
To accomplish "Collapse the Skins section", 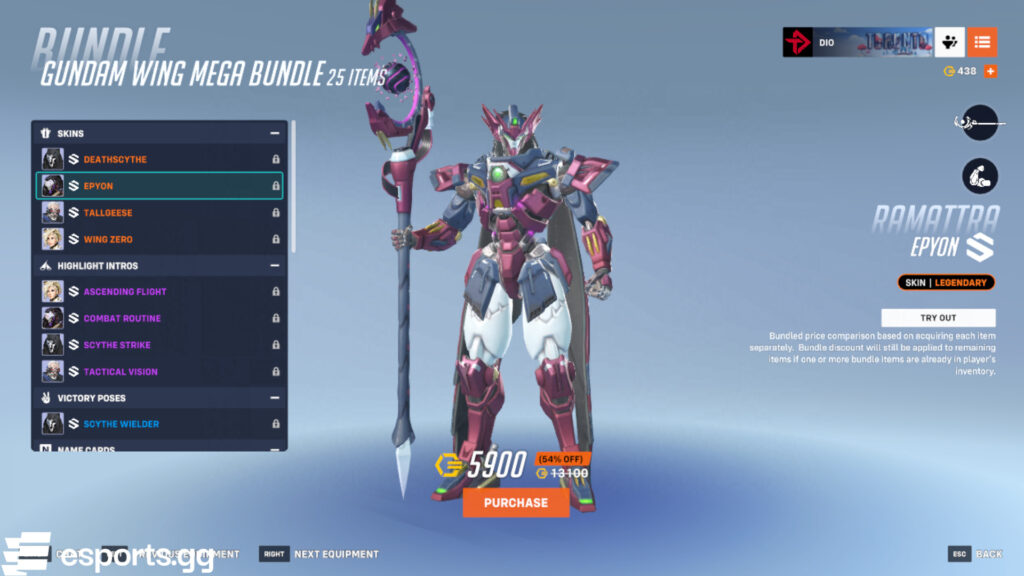I will click(x=274, y=133).
